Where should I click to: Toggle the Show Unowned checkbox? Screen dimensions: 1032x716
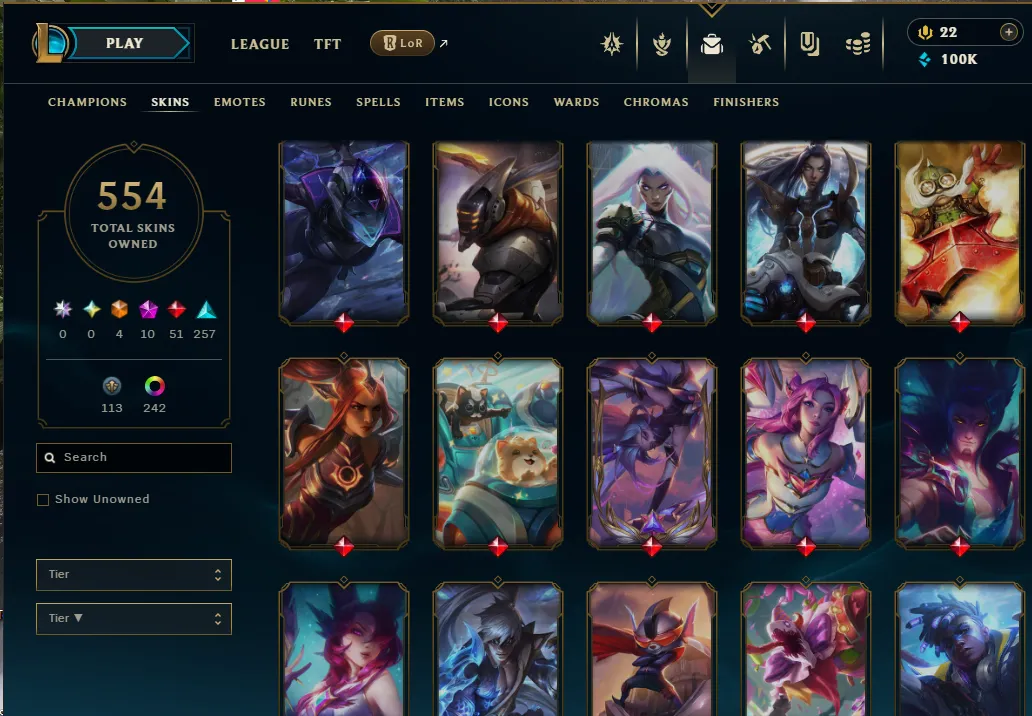point(43,500)
